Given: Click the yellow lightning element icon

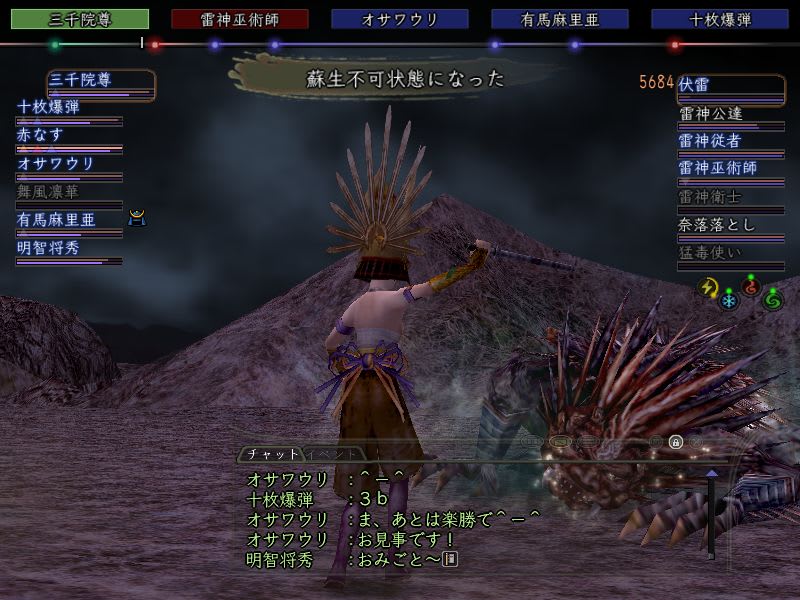Looking at the screenshot, I should point(709,288).
